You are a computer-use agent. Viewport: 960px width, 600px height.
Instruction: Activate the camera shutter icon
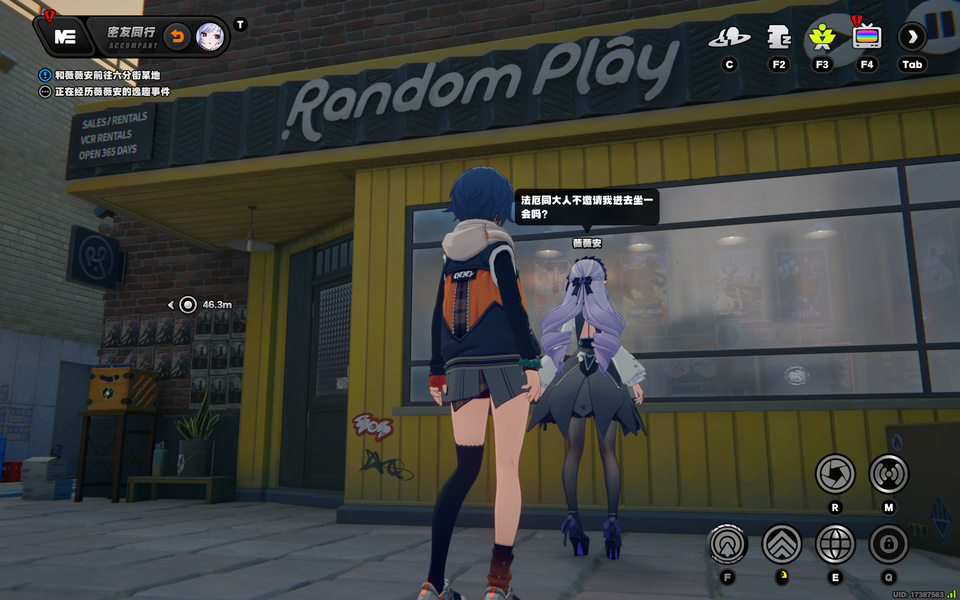pos(835,474)
